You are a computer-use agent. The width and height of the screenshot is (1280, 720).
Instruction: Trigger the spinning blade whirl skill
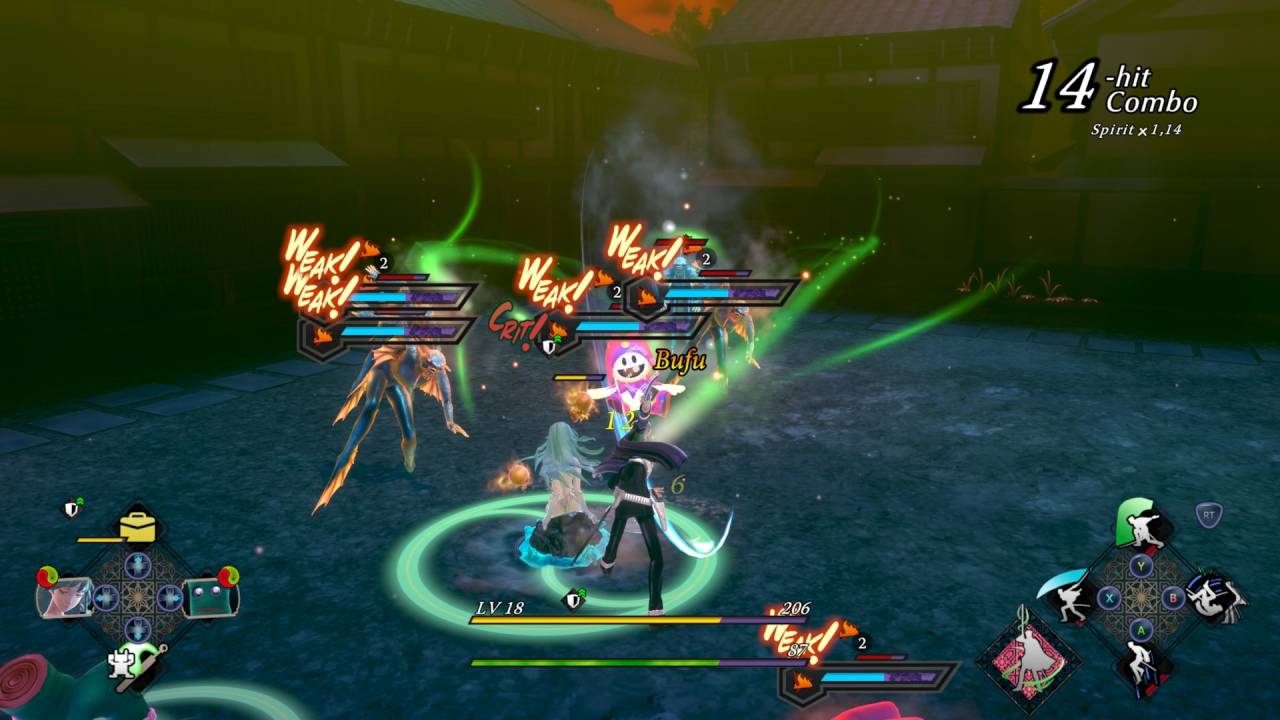pos(1217,597)
